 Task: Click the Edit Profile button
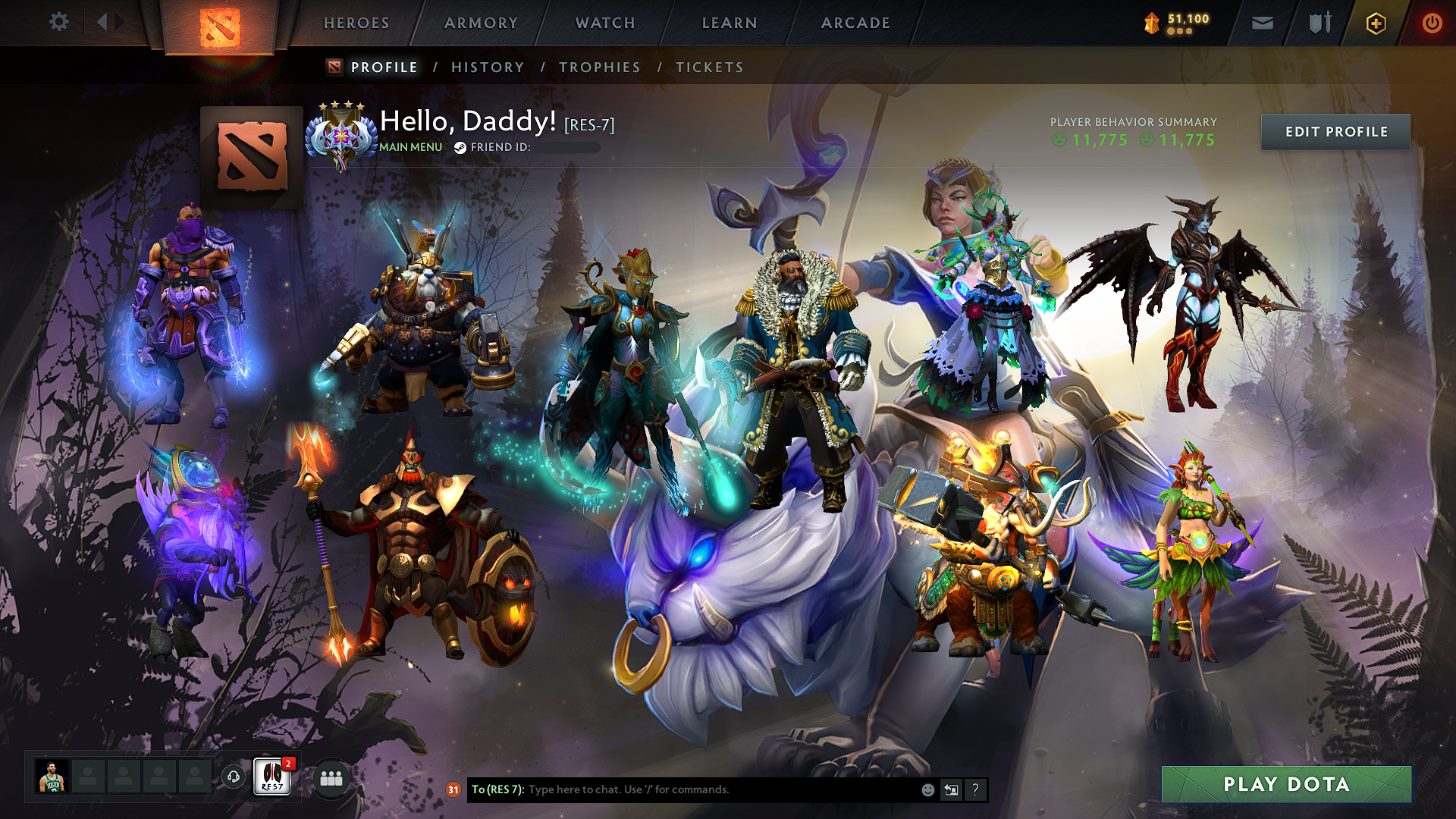tap(1335, 131)
